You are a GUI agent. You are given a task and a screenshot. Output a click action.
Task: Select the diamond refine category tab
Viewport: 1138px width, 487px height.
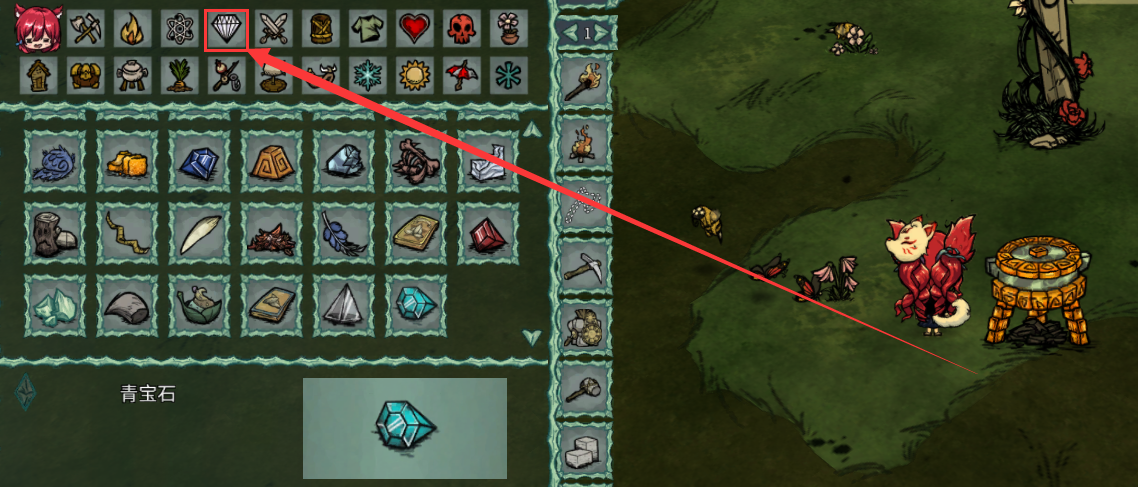pos(225,30)
